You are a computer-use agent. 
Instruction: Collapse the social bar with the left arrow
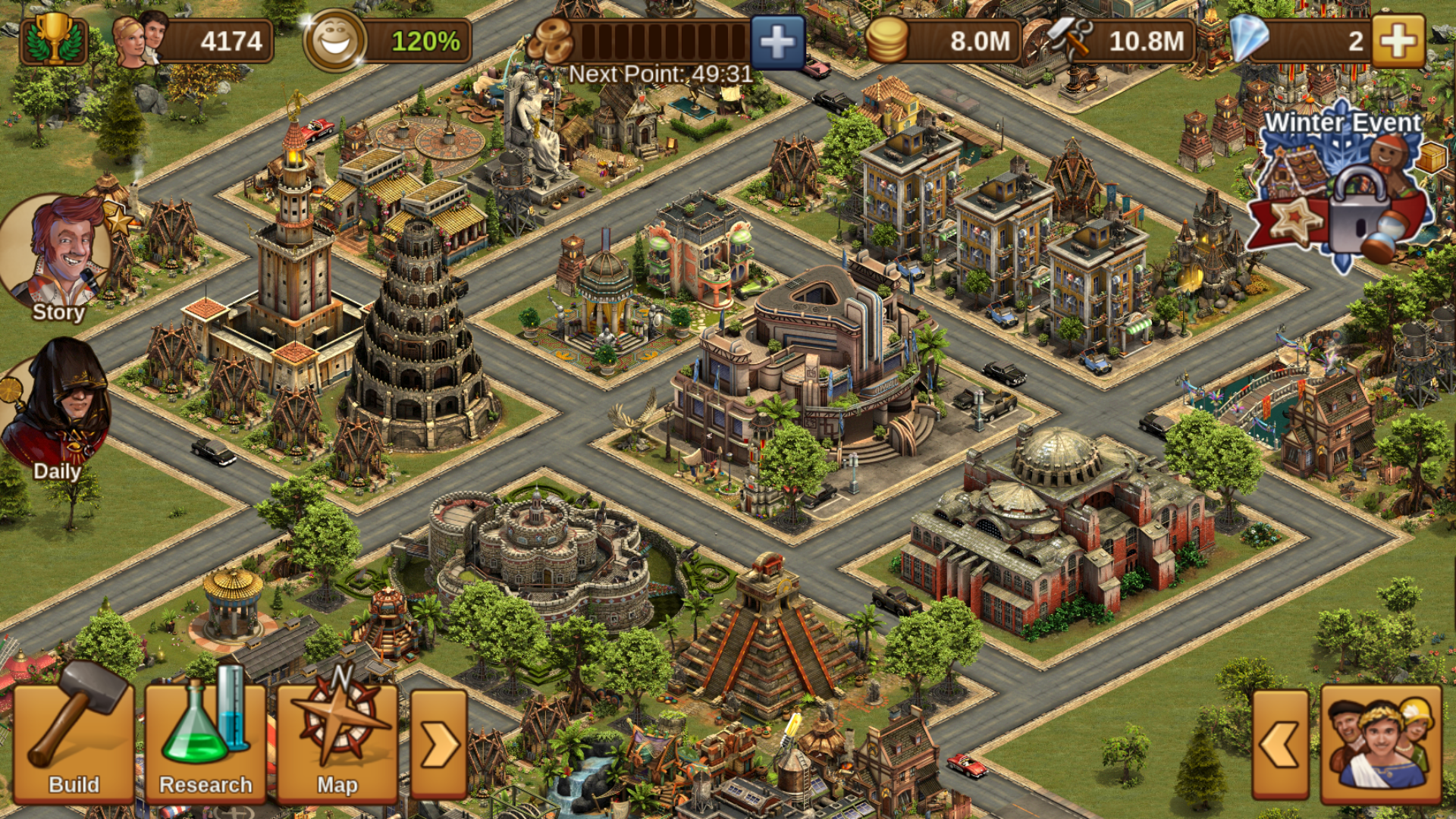(1280, 745)
